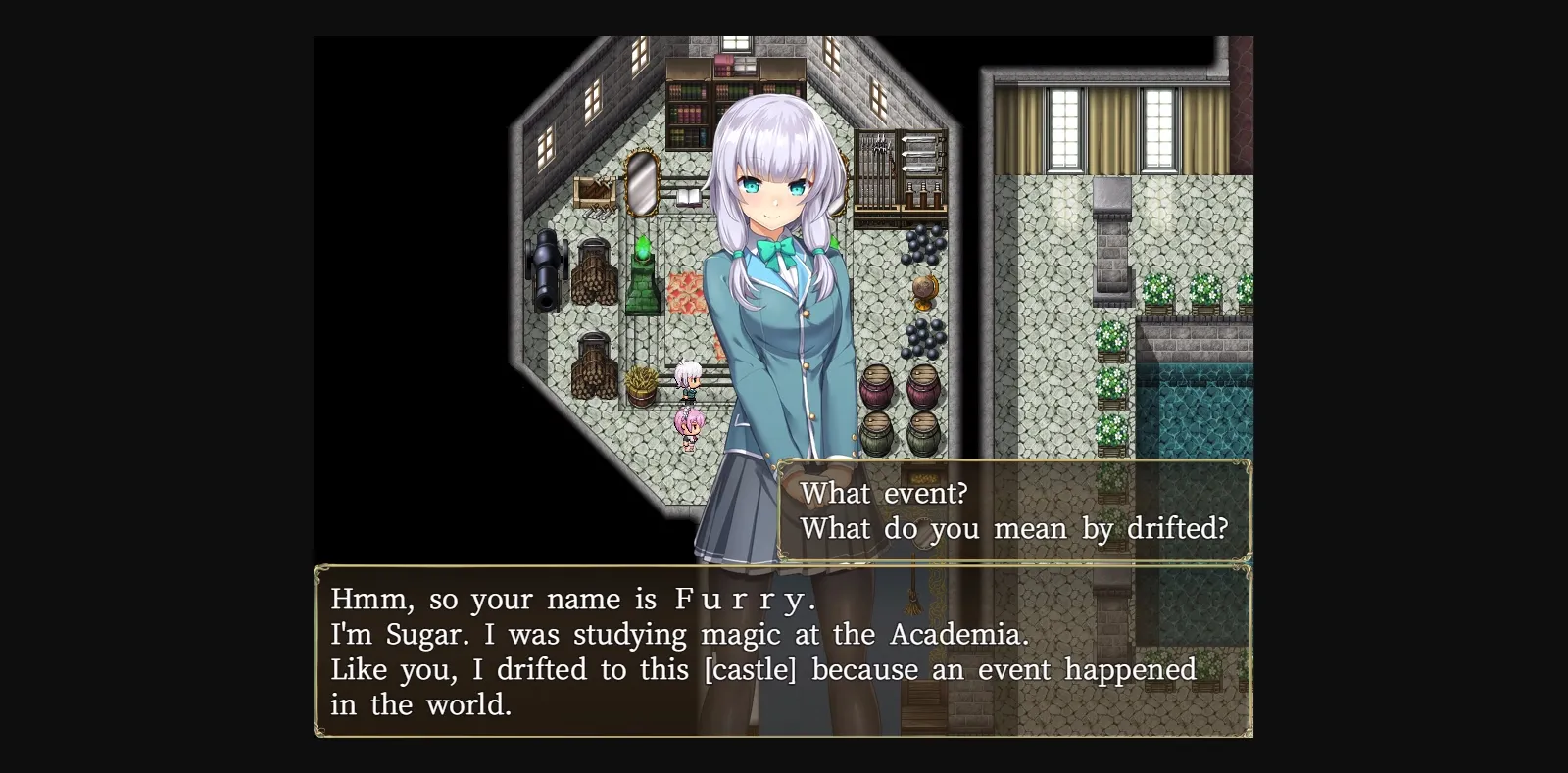1568x773 pixels.
Task: Click the hay-filled basket pot
Action: (x=641, y=384)
